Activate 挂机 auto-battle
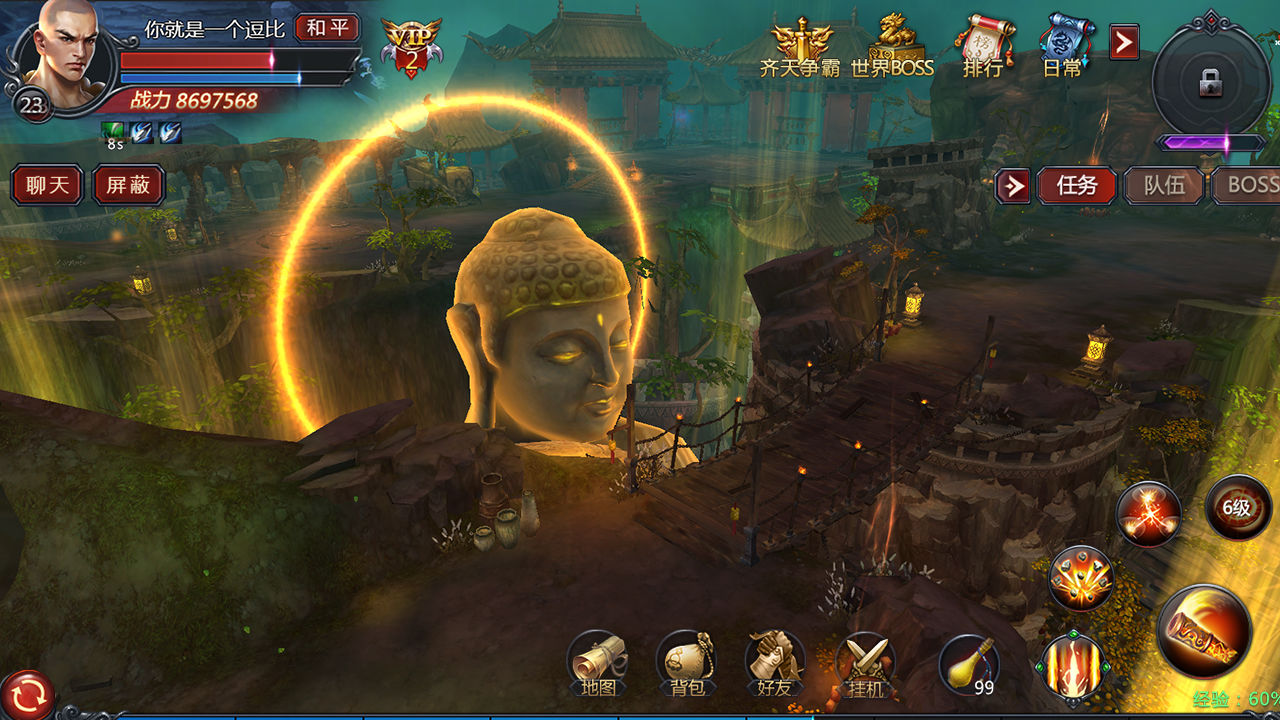Image resolution: width=1280 pixels, height=720 pixels. [x=865, y=664]
